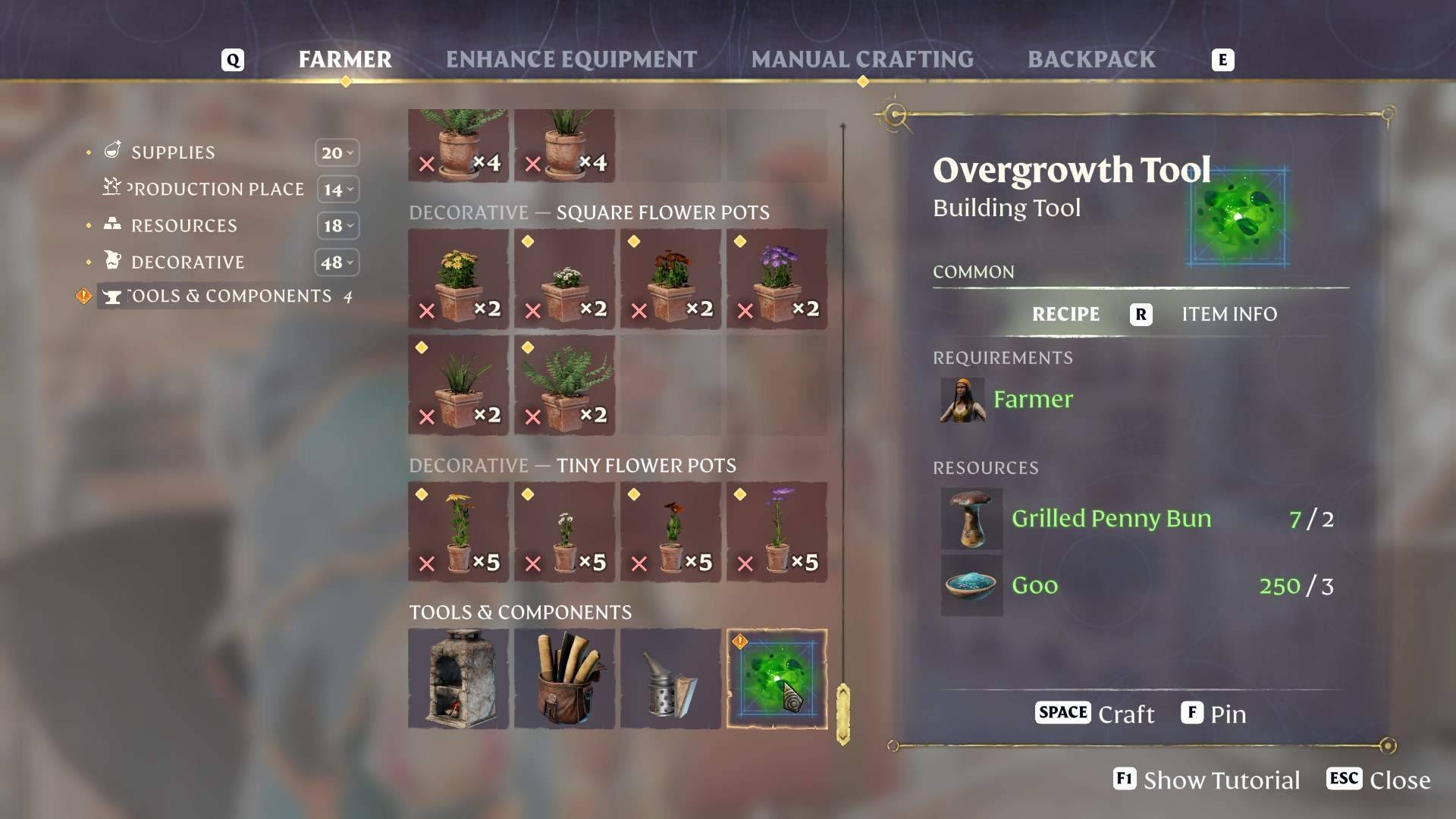Click Show Tutorial at the bottom
This screenshot has width=1456, height=819.
(x=1206, y=780)
